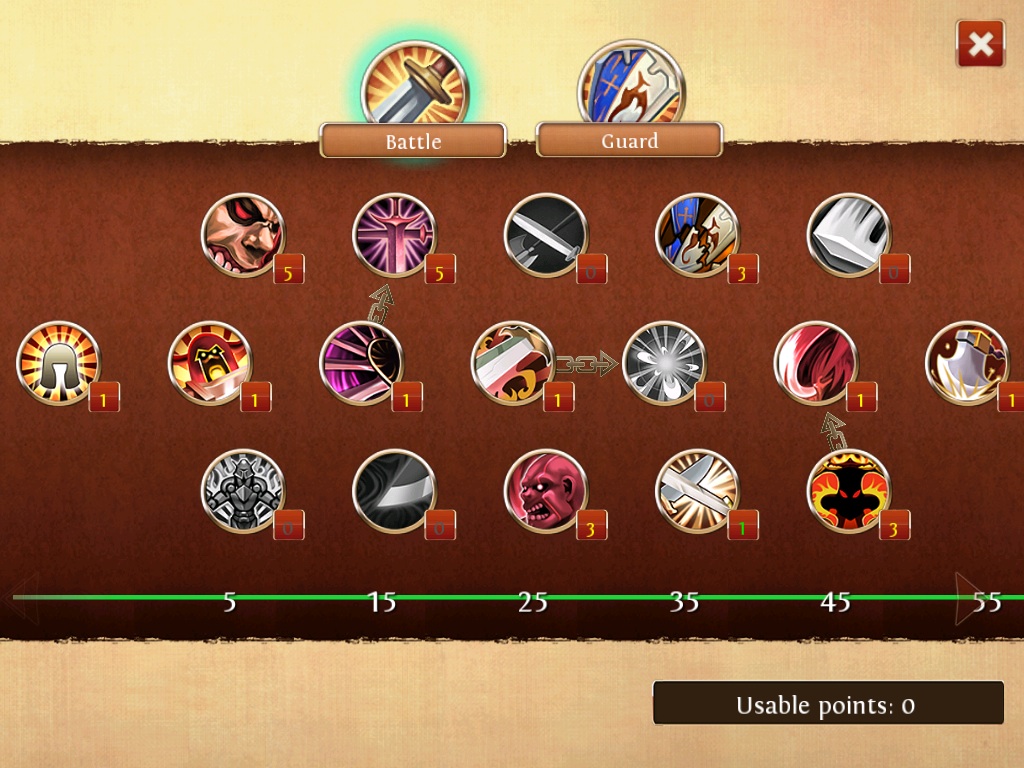The image size is (1024, 768).
Task: Choose the greyed-out crossed axe and sword skill
Action: (x=546, y=235)
